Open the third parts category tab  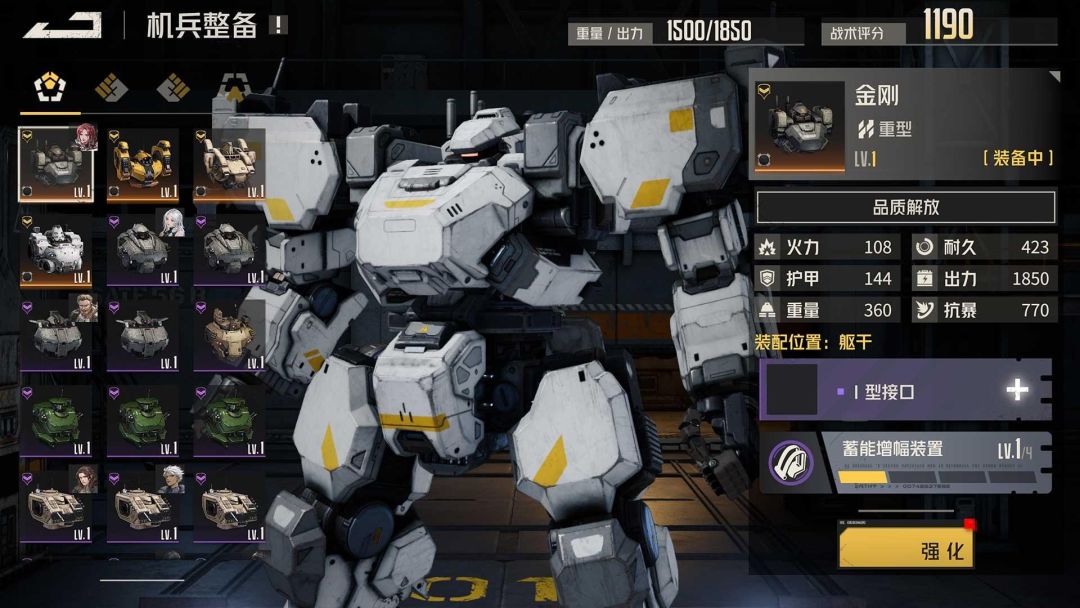(x=173, y=88)
